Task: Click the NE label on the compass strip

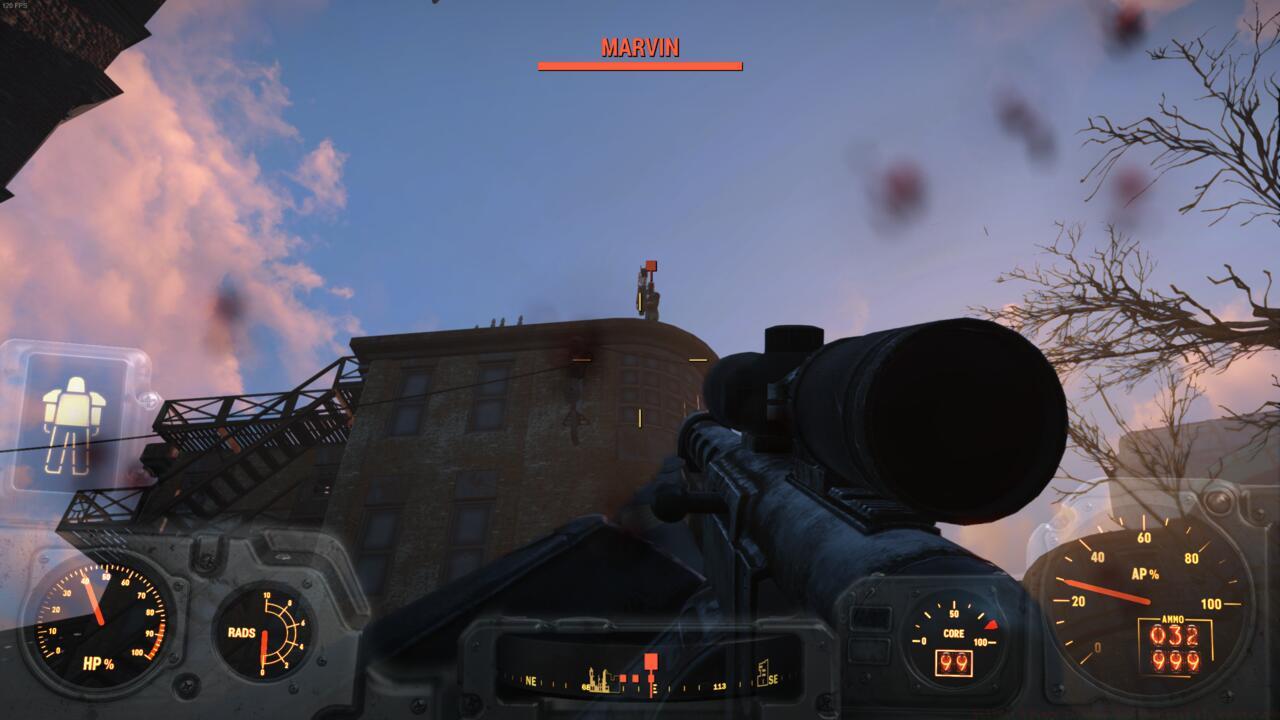Action: coord(532,681)
